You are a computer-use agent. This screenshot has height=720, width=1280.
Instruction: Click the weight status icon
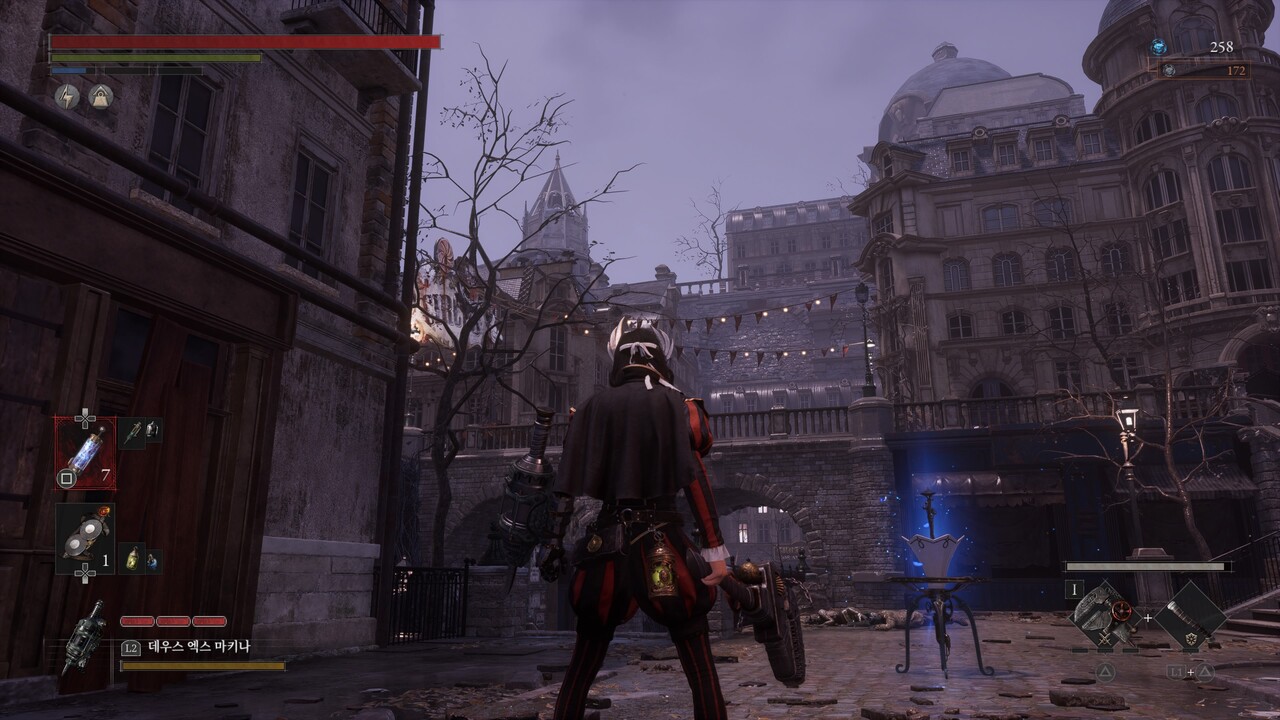tap(100, 96)
